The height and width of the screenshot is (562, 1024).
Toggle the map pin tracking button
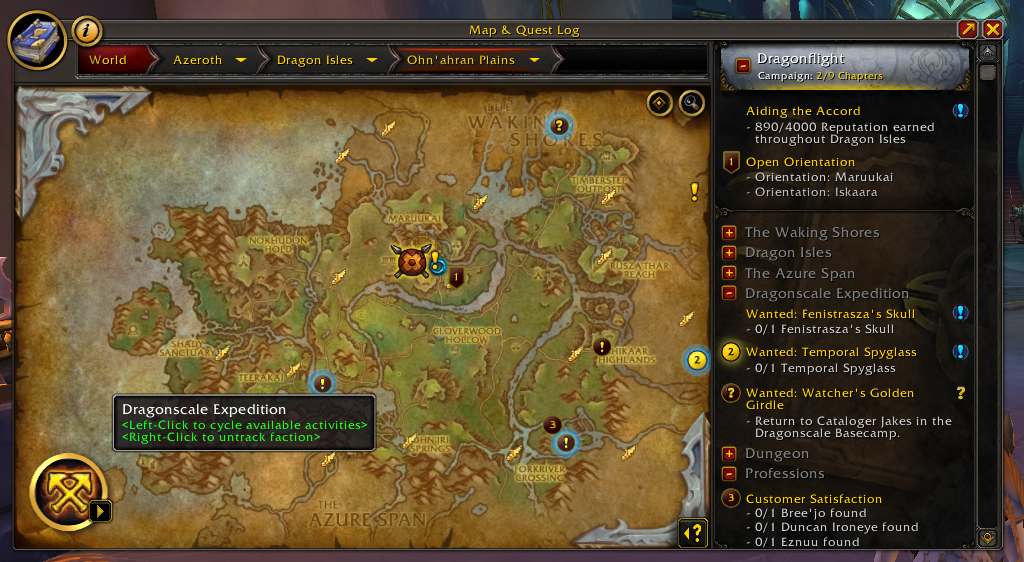(x=660, y=103)
